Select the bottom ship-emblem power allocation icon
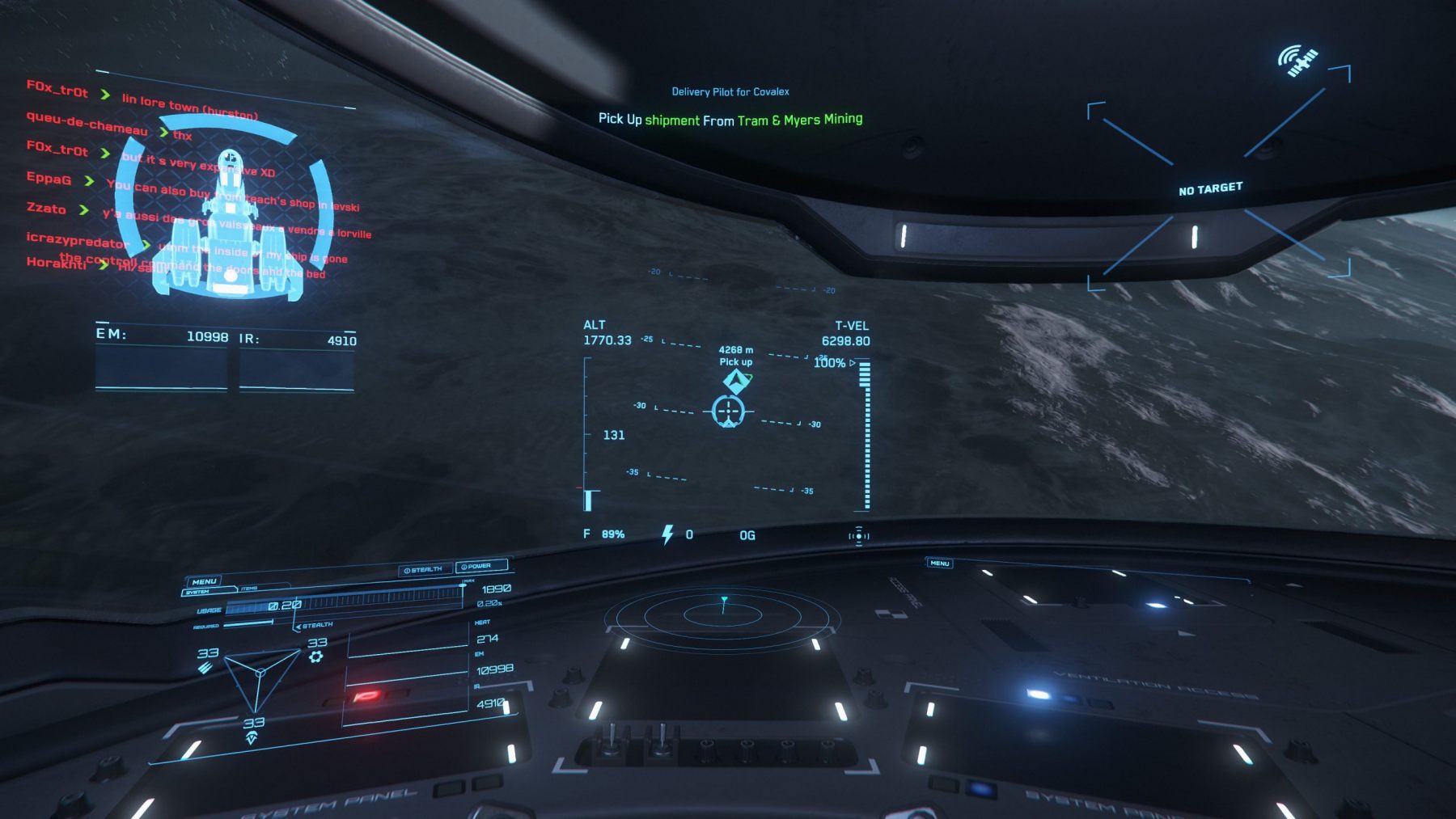Image resolution: width=1456 pixels, height=819 pixels. [252, 737]
